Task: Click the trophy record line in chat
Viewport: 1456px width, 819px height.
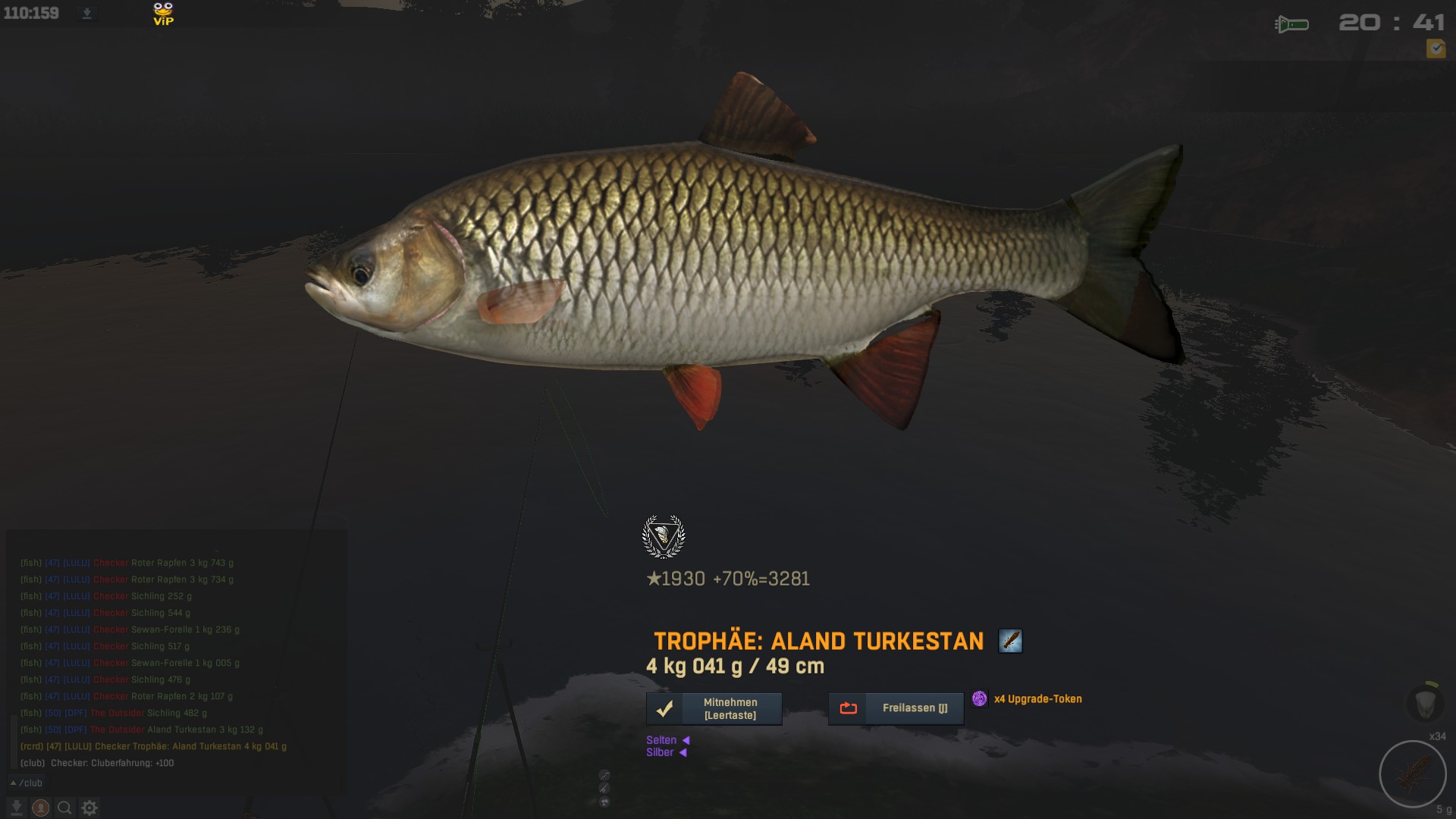Action: click(x=153, y=746)
